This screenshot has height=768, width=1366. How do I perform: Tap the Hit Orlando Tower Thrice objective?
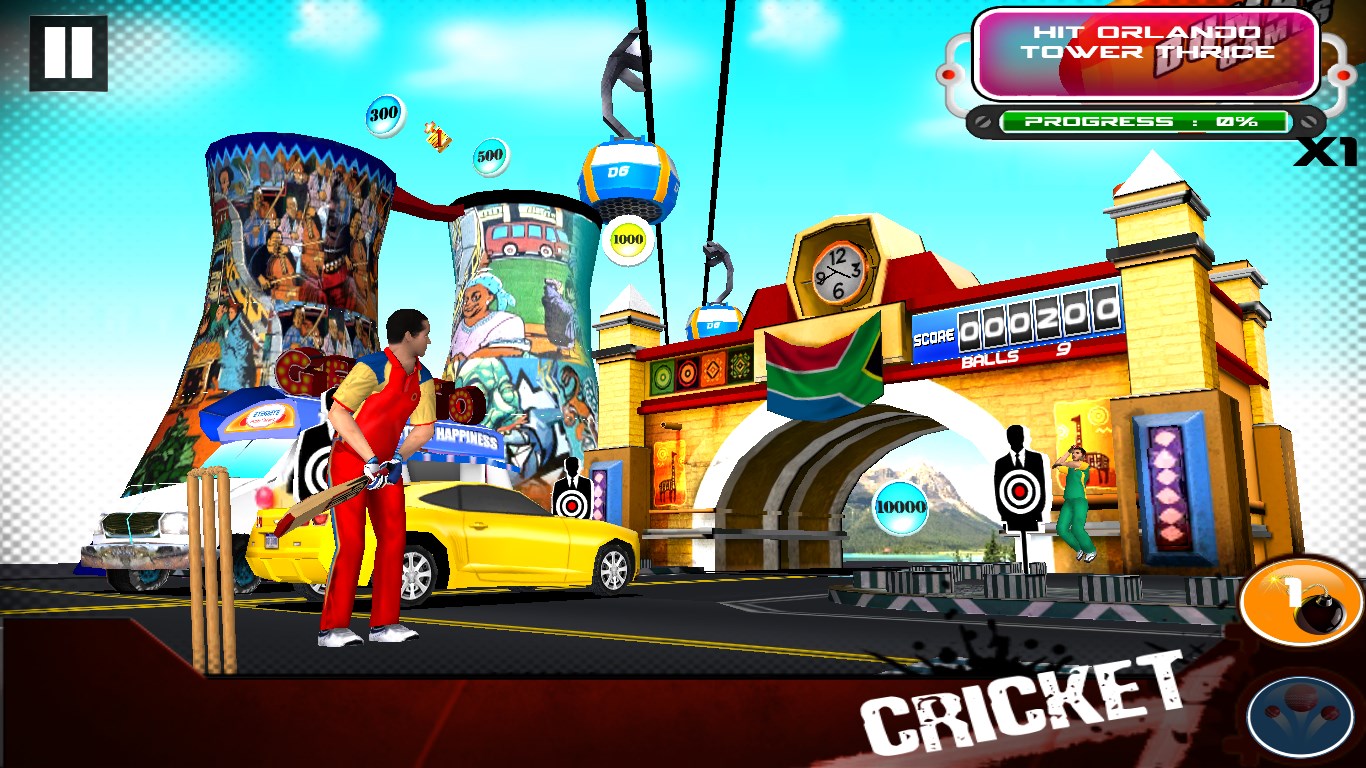click(1146, 54)
